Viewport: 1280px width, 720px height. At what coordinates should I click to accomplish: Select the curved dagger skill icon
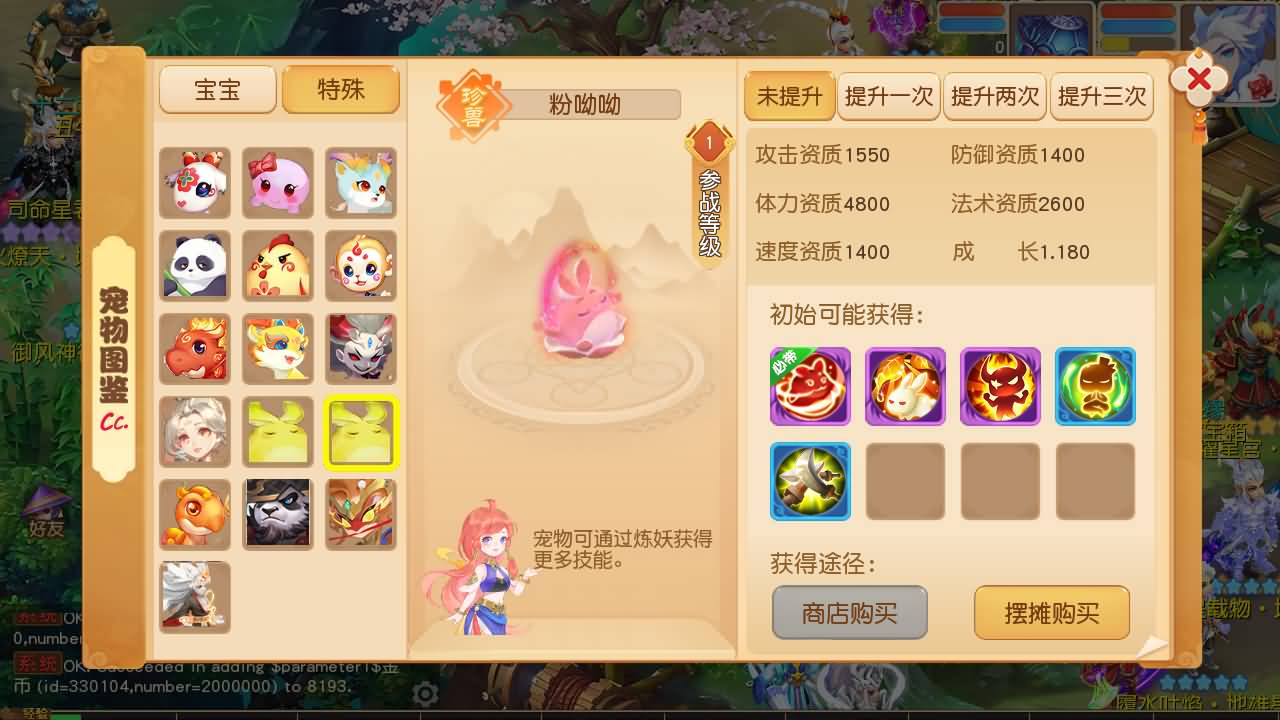point(810,481)
